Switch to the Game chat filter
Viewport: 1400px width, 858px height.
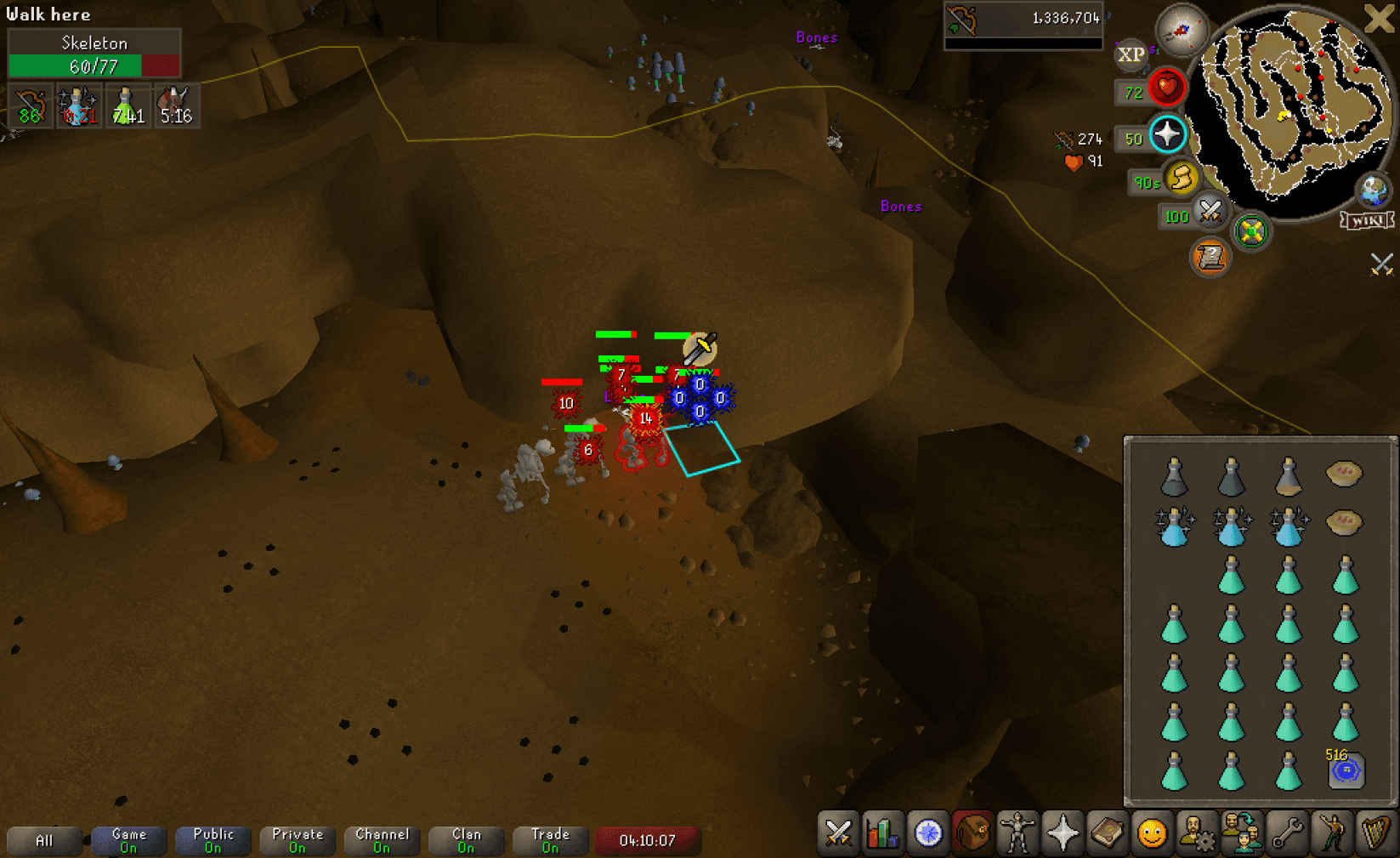(x=128, y=841)
